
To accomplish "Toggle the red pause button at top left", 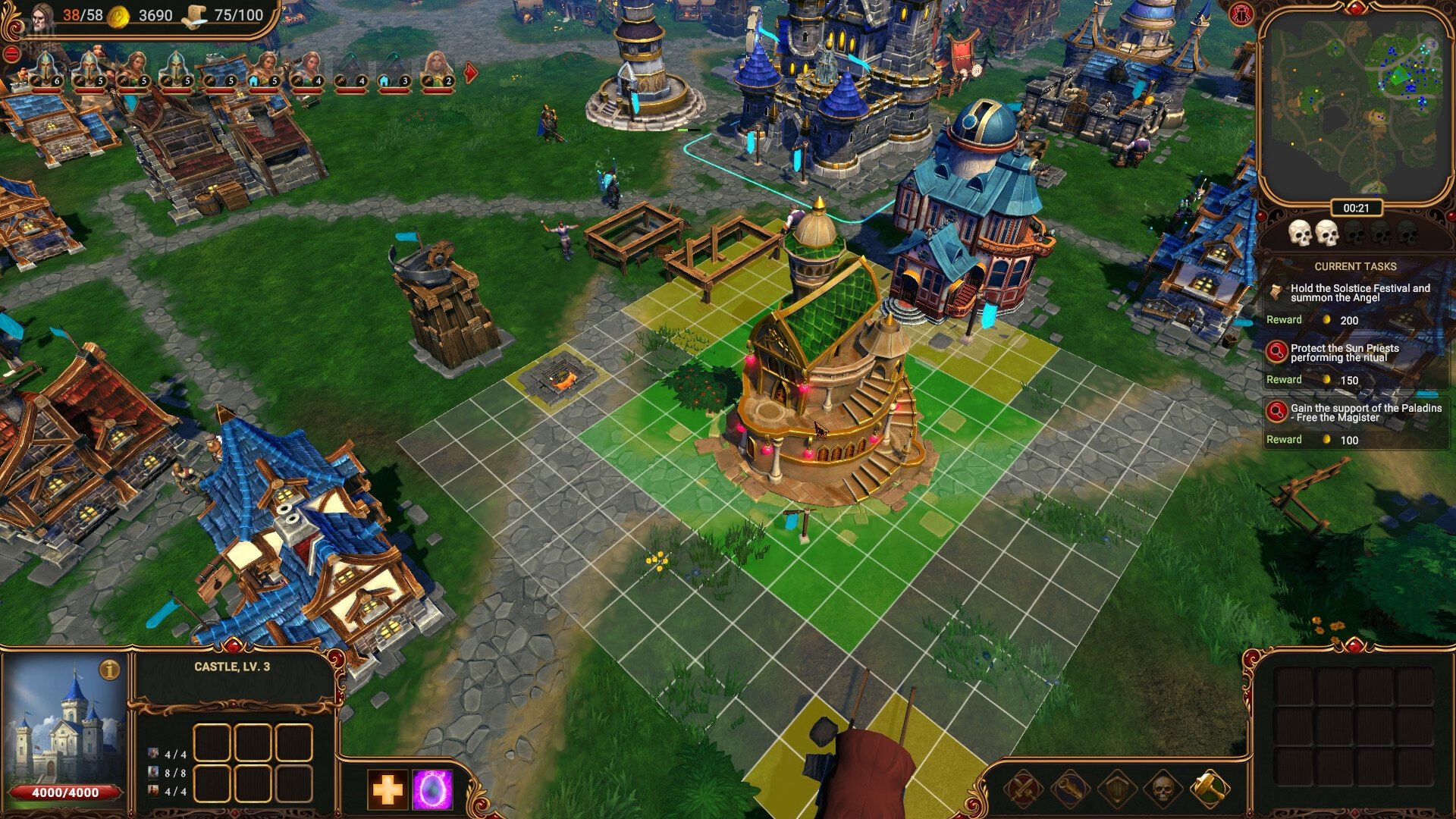I will 11,53.
